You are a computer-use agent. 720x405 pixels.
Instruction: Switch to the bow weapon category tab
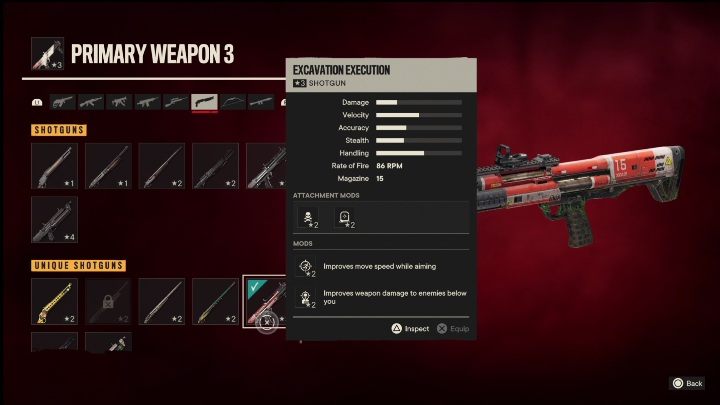[233, 102]
